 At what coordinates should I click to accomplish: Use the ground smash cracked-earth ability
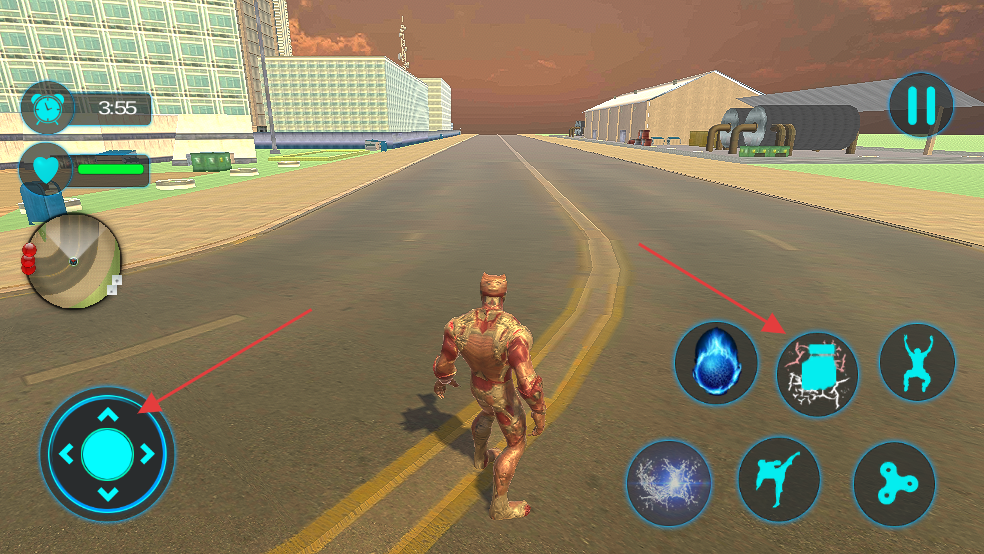click(x=817, y=375)
